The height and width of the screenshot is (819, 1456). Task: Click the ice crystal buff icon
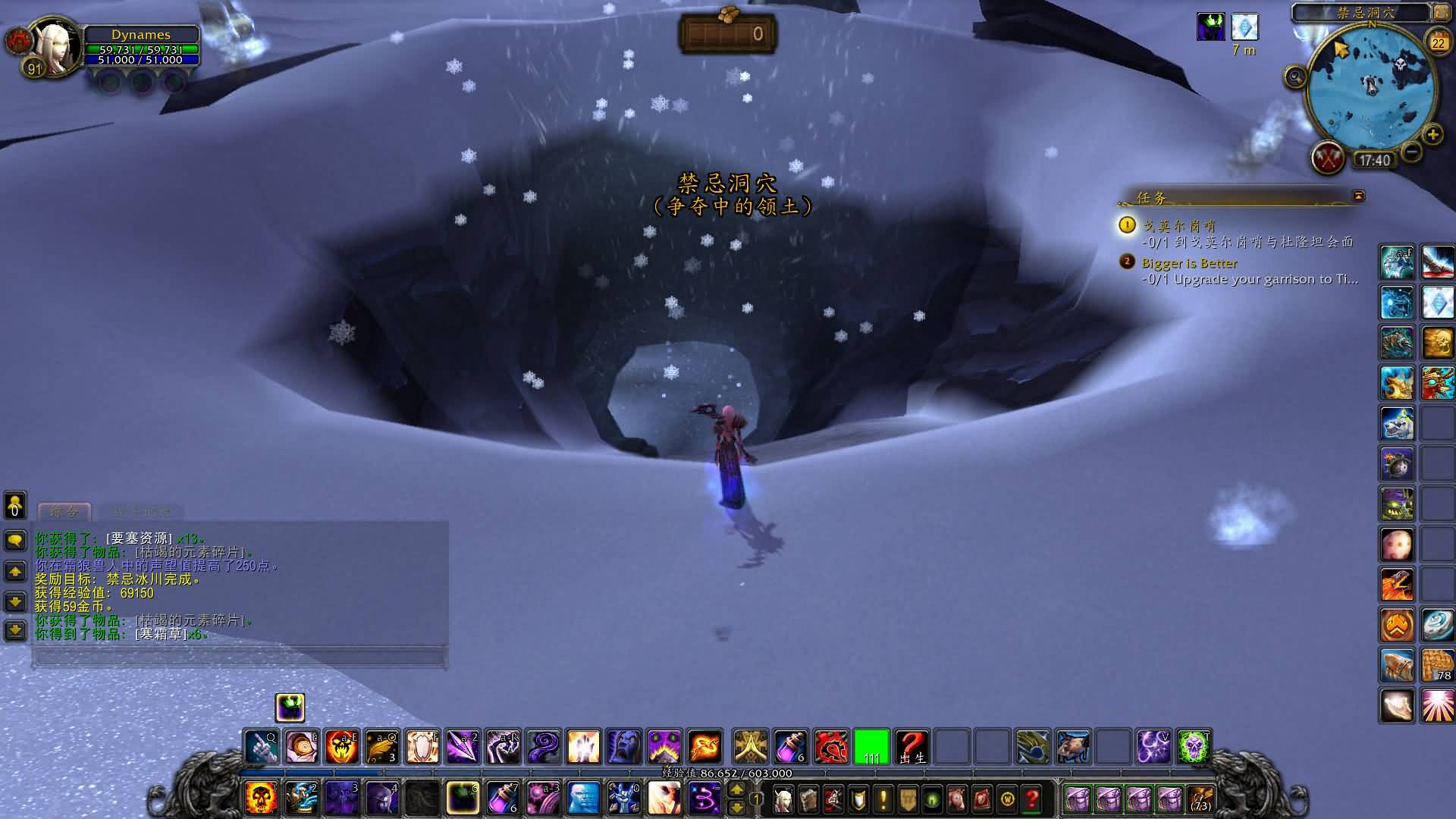(1244, 27)
